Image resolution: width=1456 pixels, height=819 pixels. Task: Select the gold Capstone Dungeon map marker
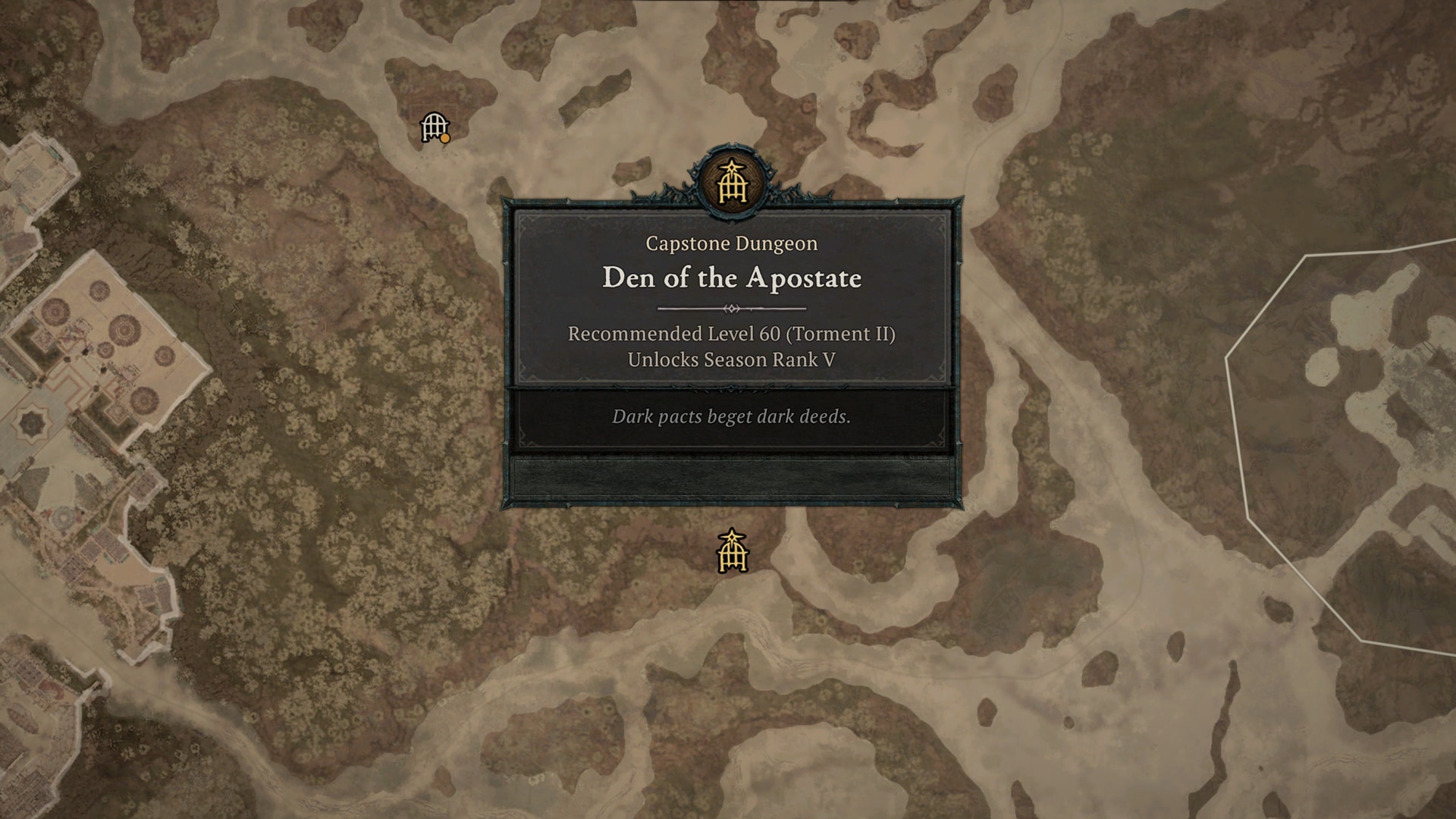click(732, 552)
